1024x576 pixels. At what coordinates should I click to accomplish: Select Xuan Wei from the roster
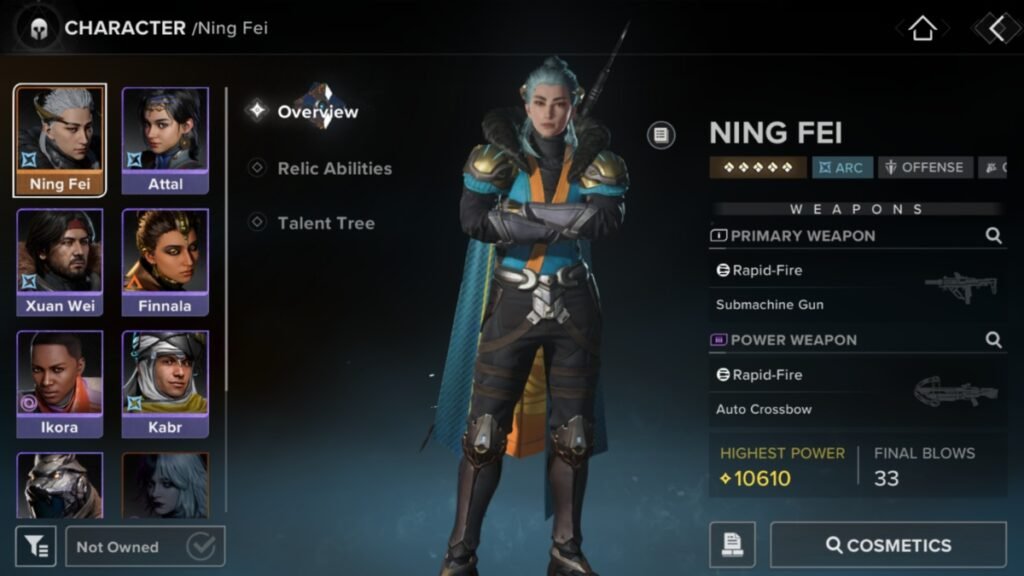[60, 262]
